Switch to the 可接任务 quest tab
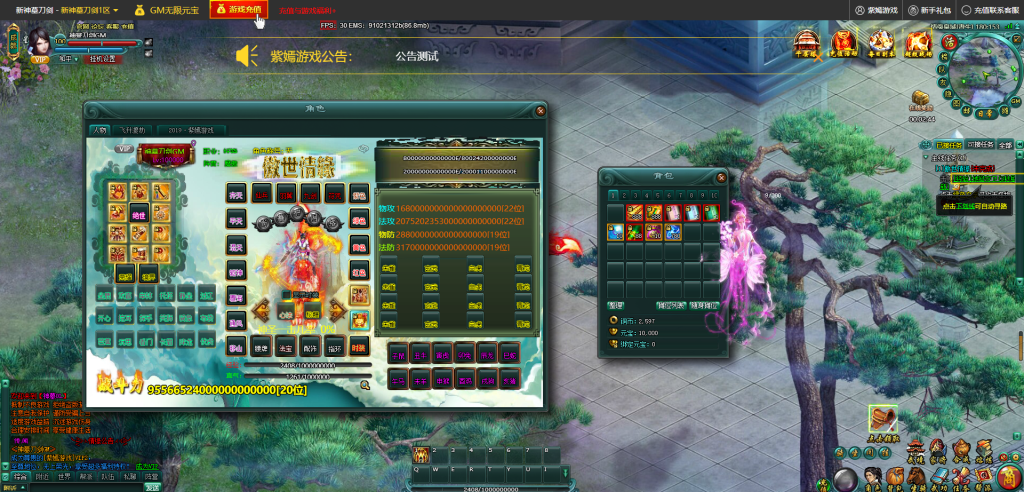Image resolution: width=1024 pixels, height=492 pixels. pos(980,145)
